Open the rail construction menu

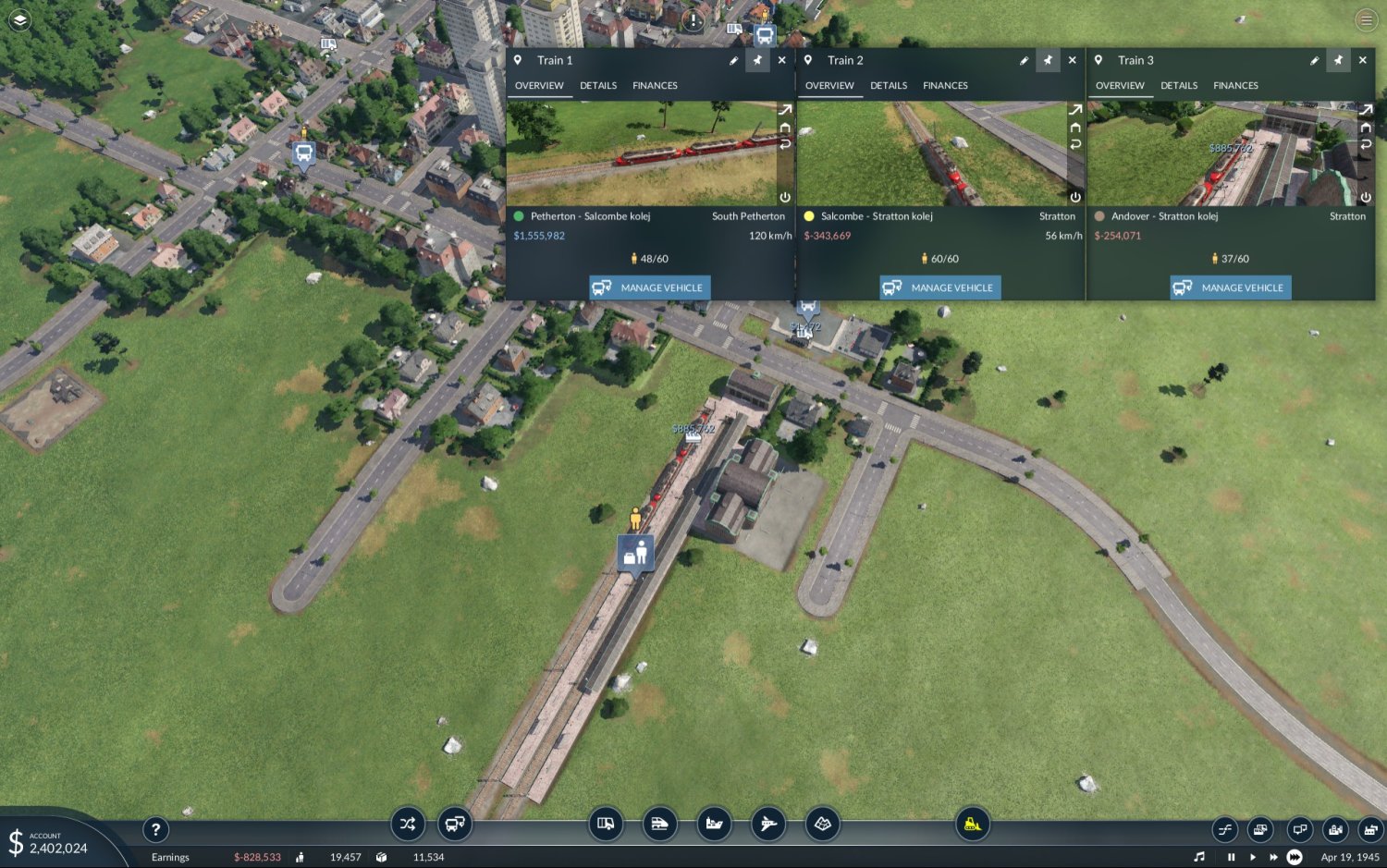pos(659,824)
